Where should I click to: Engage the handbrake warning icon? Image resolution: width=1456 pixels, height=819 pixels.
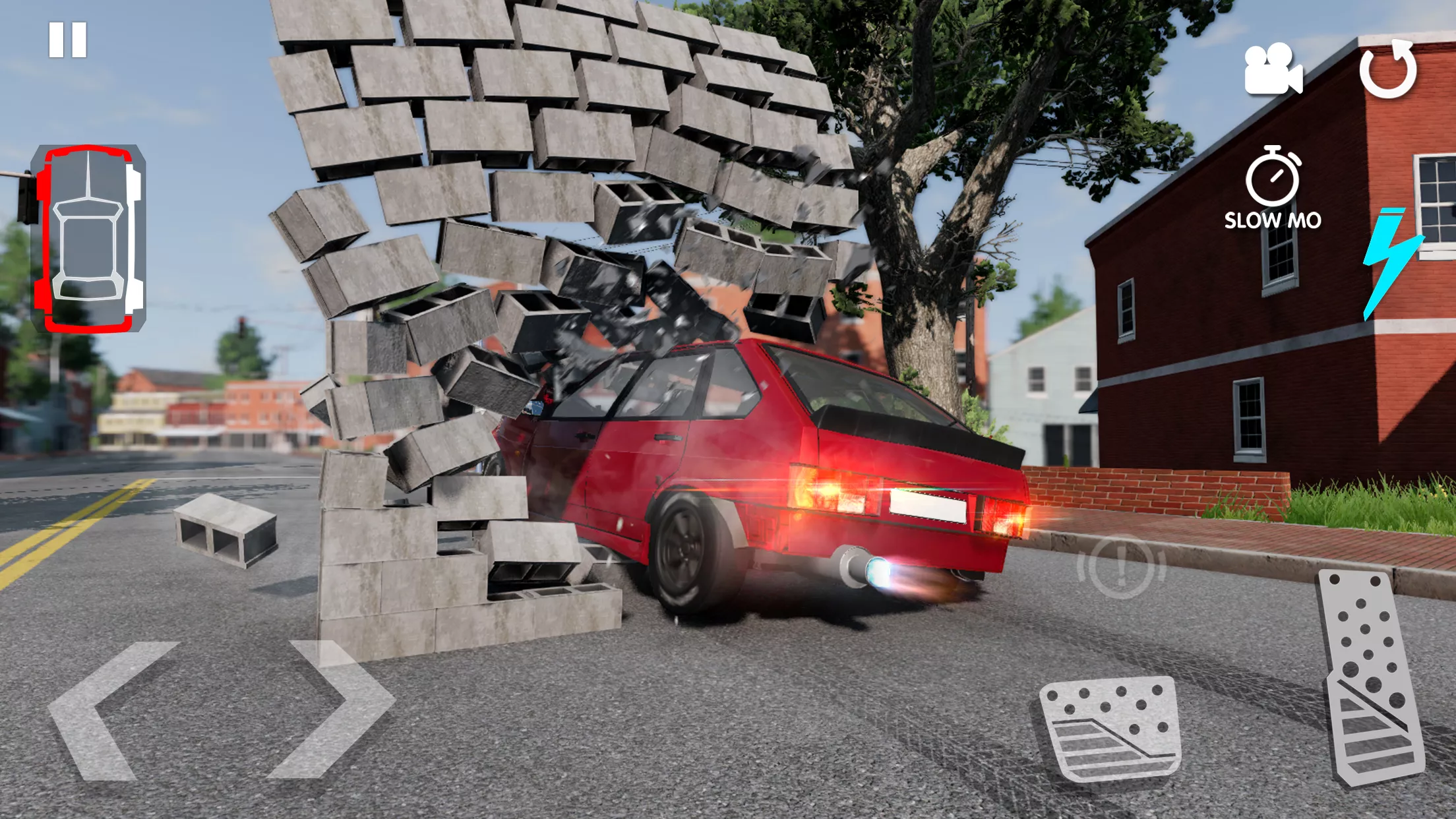1121,567
